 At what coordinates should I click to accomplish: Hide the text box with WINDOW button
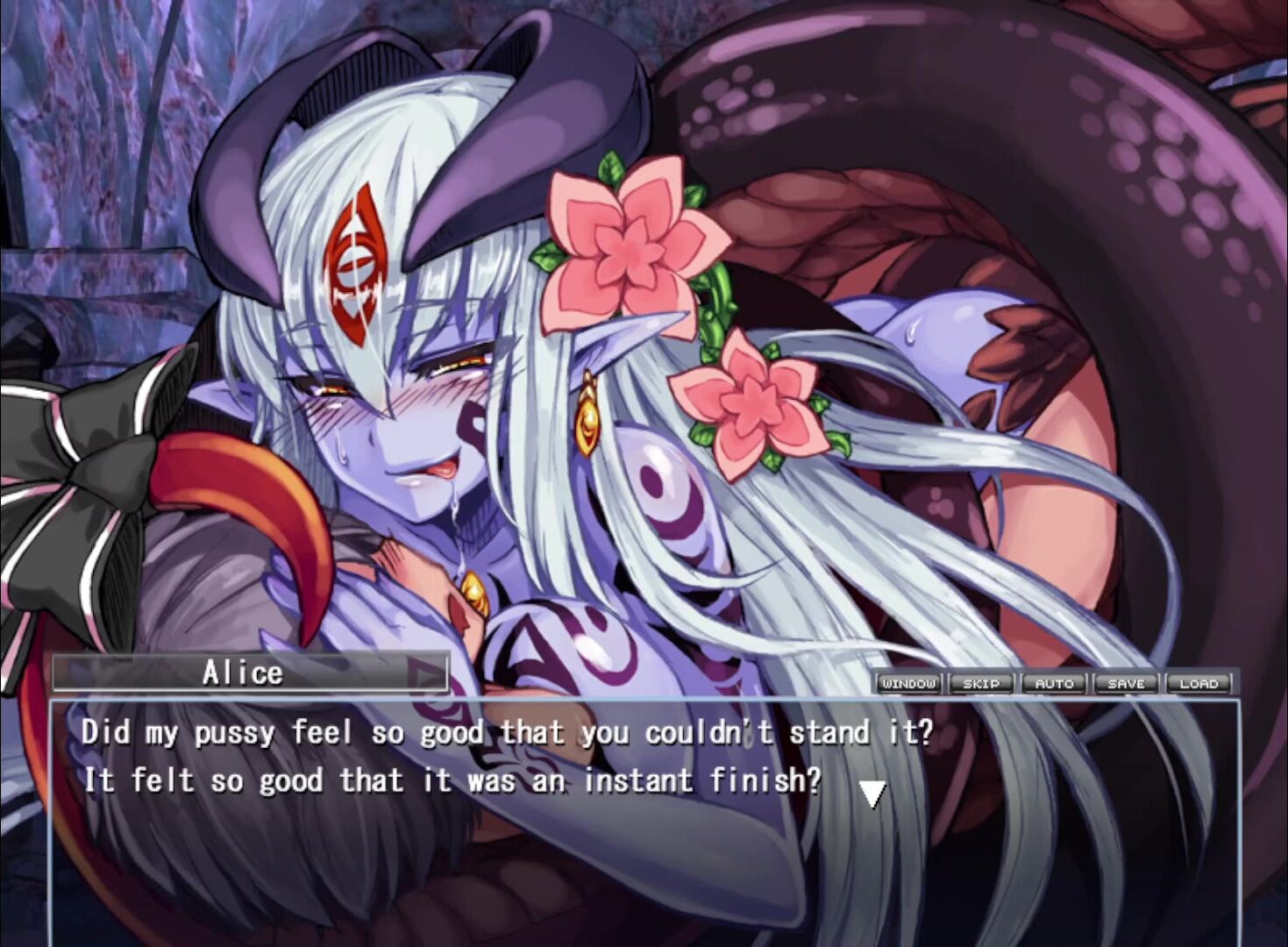coord(909,683)
